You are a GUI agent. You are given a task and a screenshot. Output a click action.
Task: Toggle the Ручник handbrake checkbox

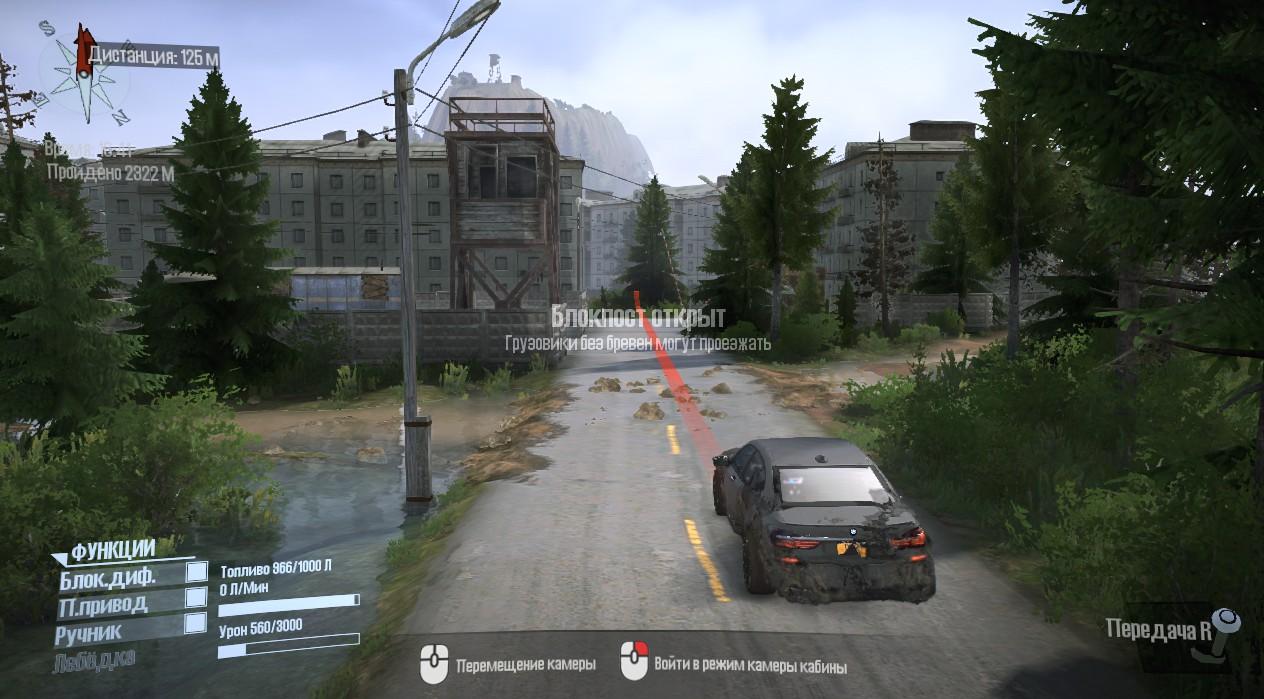click(x=197, y=623)
